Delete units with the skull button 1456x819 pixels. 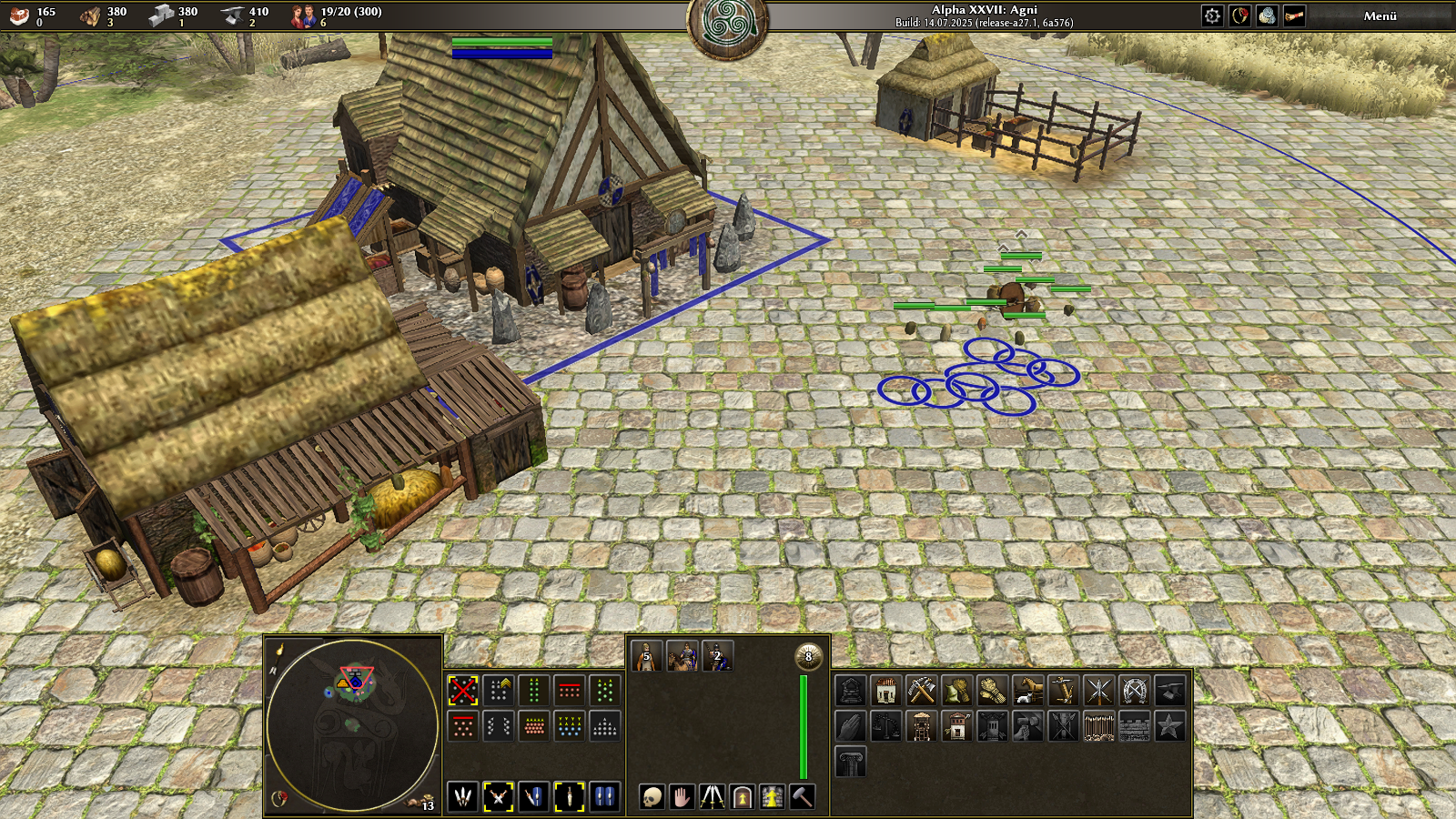click(652, 797)
